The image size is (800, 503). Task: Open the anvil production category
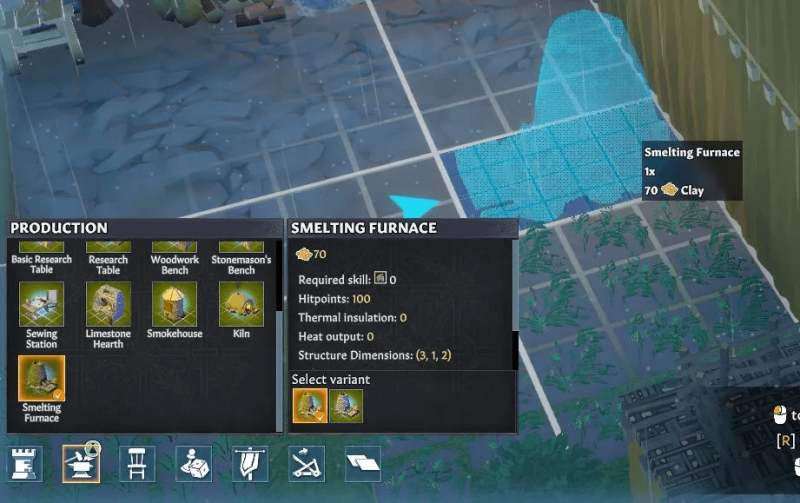tap(81, 463)
